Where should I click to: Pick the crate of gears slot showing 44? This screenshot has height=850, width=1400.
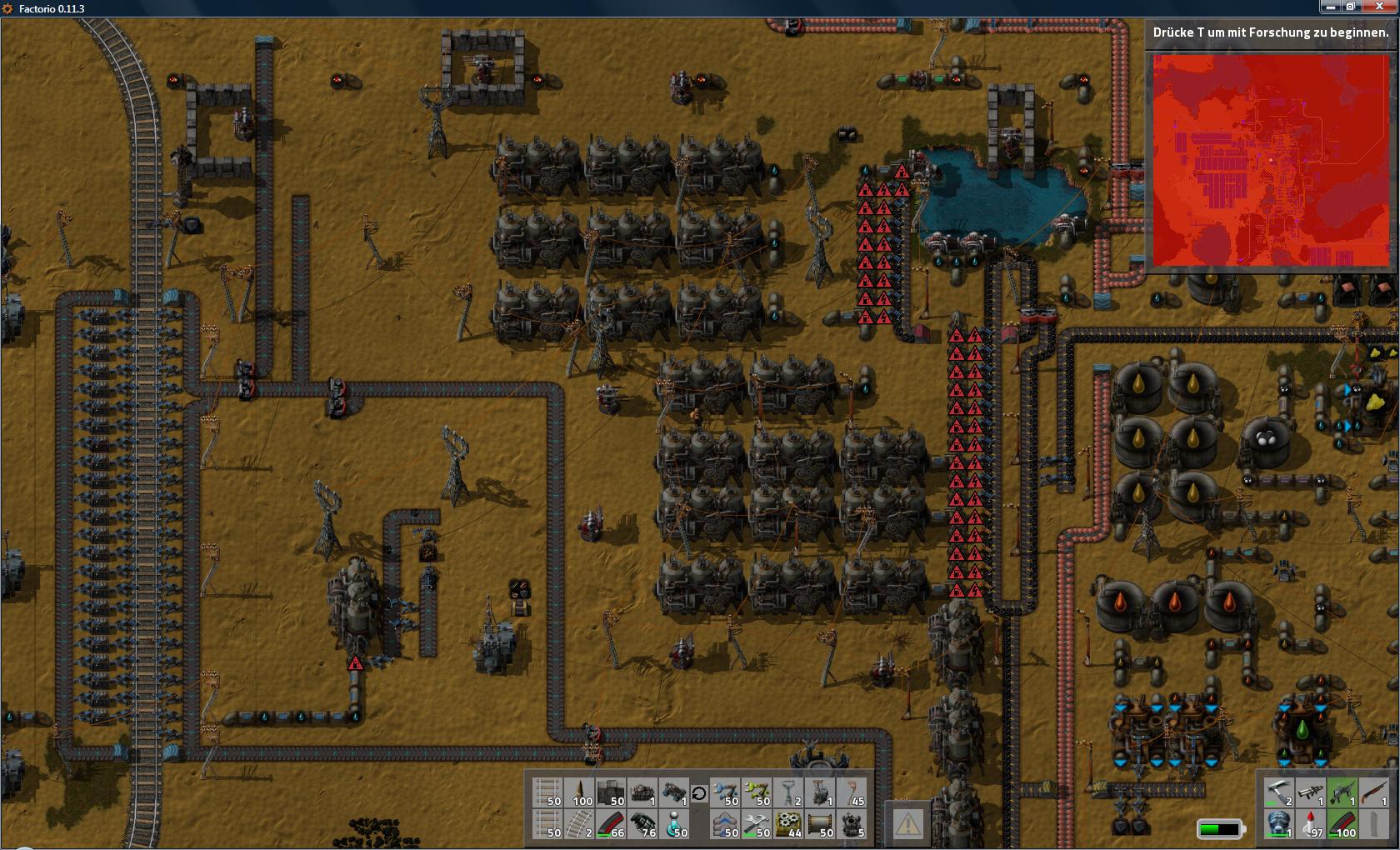pos(788,824)
